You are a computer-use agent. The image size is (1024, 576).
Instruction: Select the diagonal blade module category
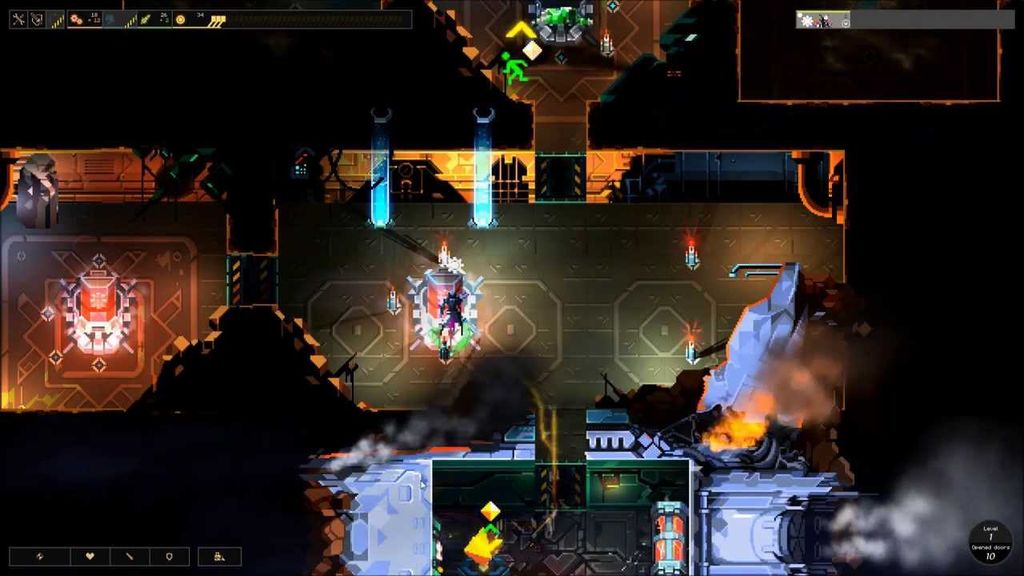[129, 556]
